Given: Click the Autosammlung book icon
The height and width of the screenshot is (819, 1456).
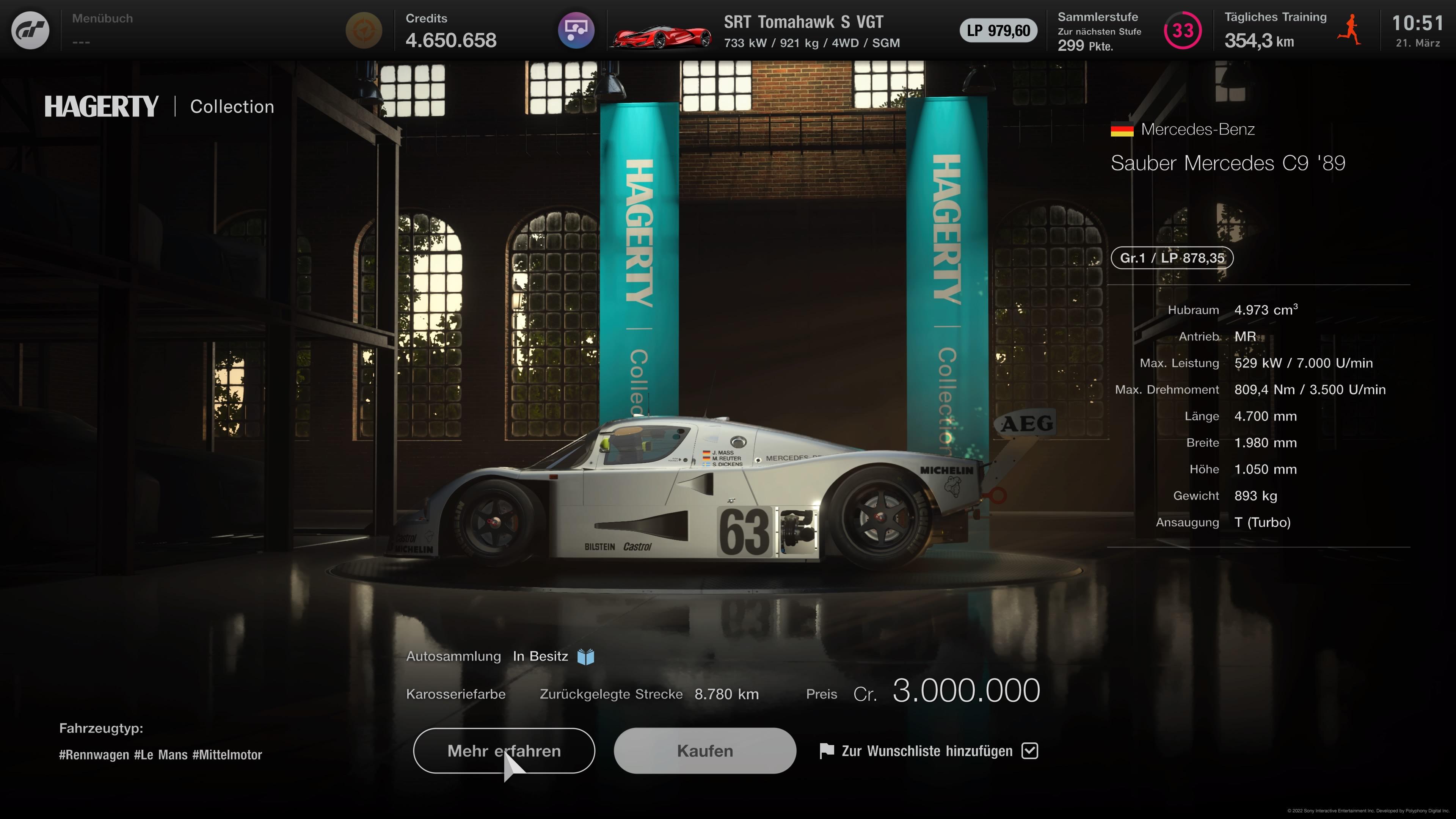Looking at the screenshot, I should [x=585, y=657].
